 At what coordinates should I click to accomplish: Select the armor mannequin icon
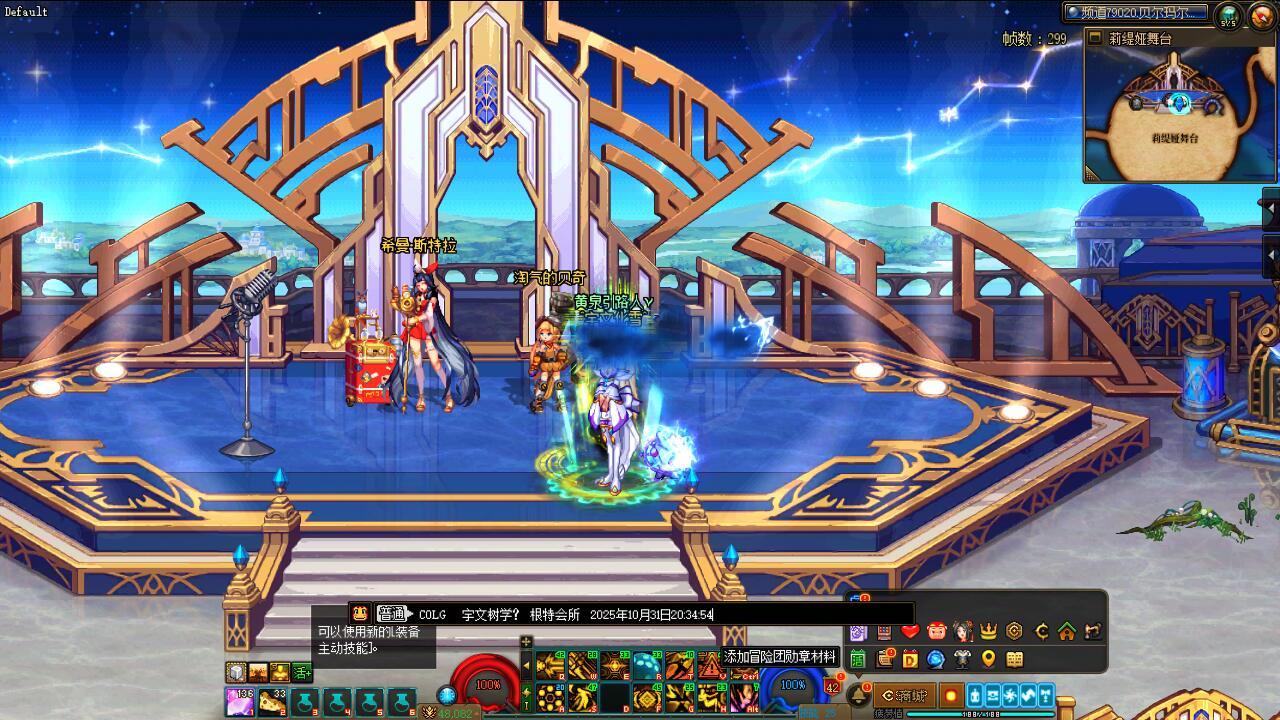[962, 659]
